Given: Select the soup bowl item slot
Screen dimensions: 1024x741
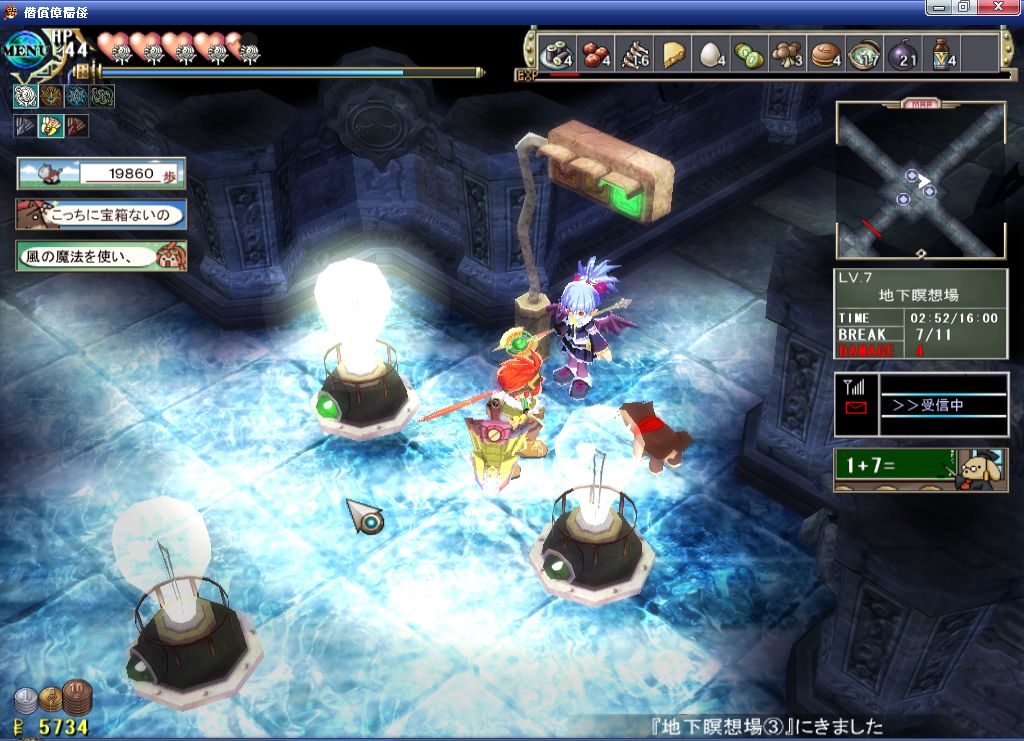Looking at the screenshot, I should click(x=864, y=54).
